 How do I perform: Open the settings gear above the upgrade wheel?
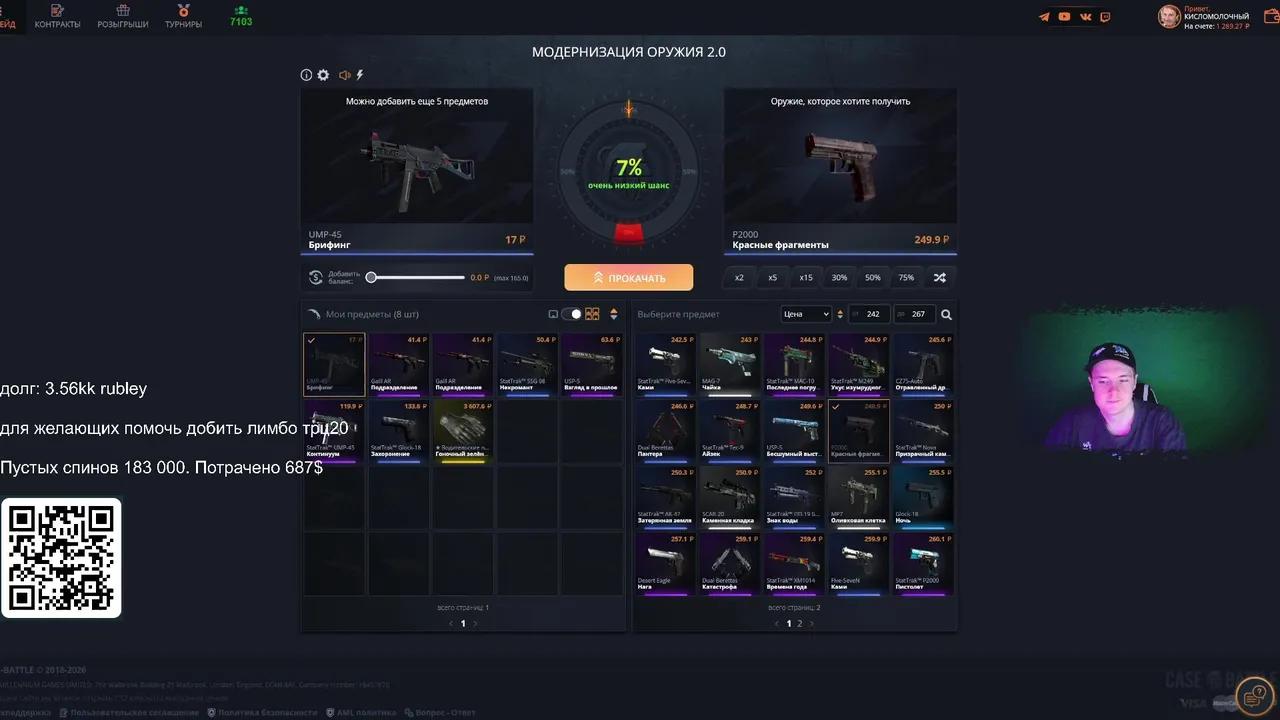tap(323, 74)
